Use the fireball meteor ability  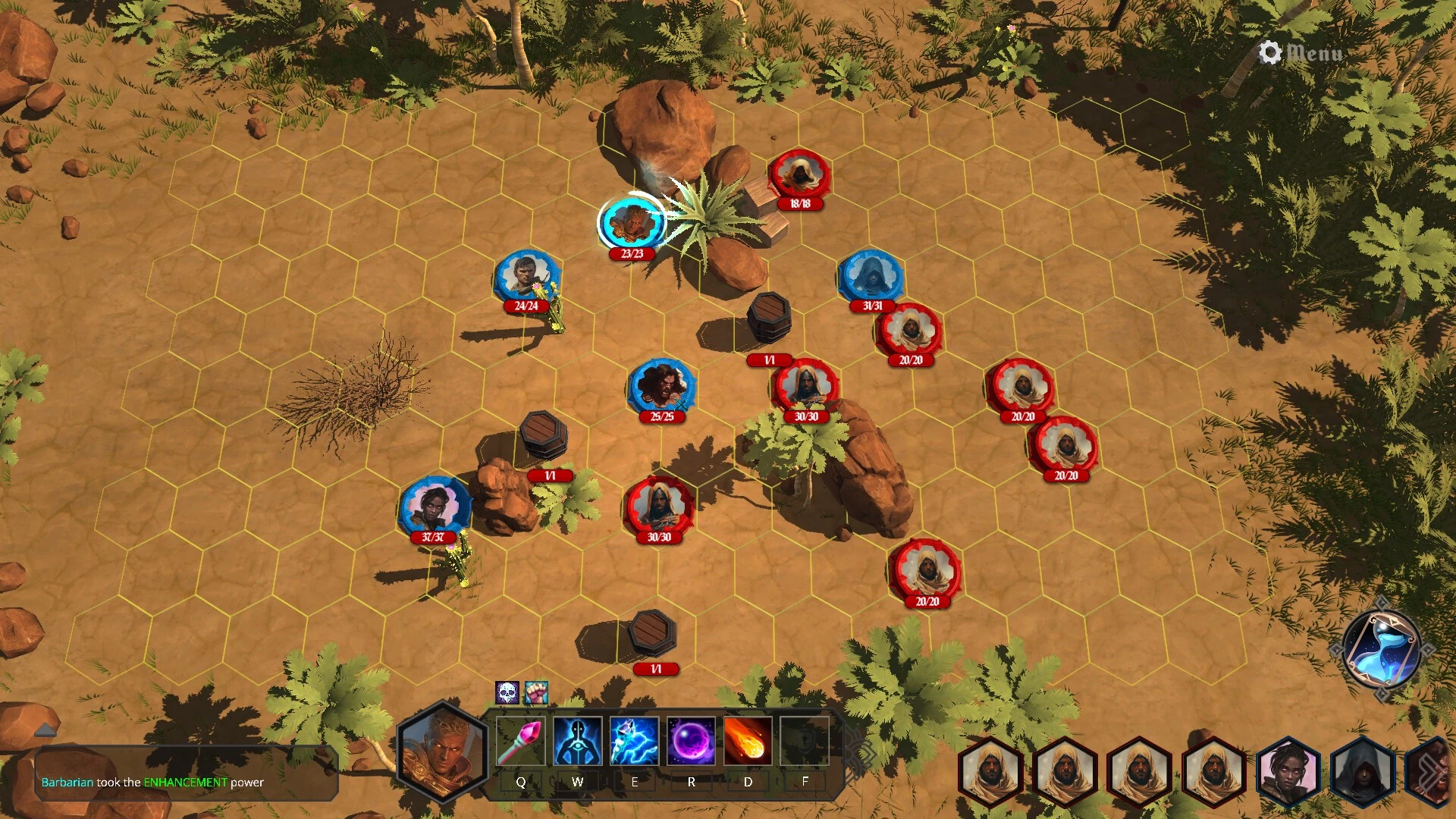click(x=748, y=741)
